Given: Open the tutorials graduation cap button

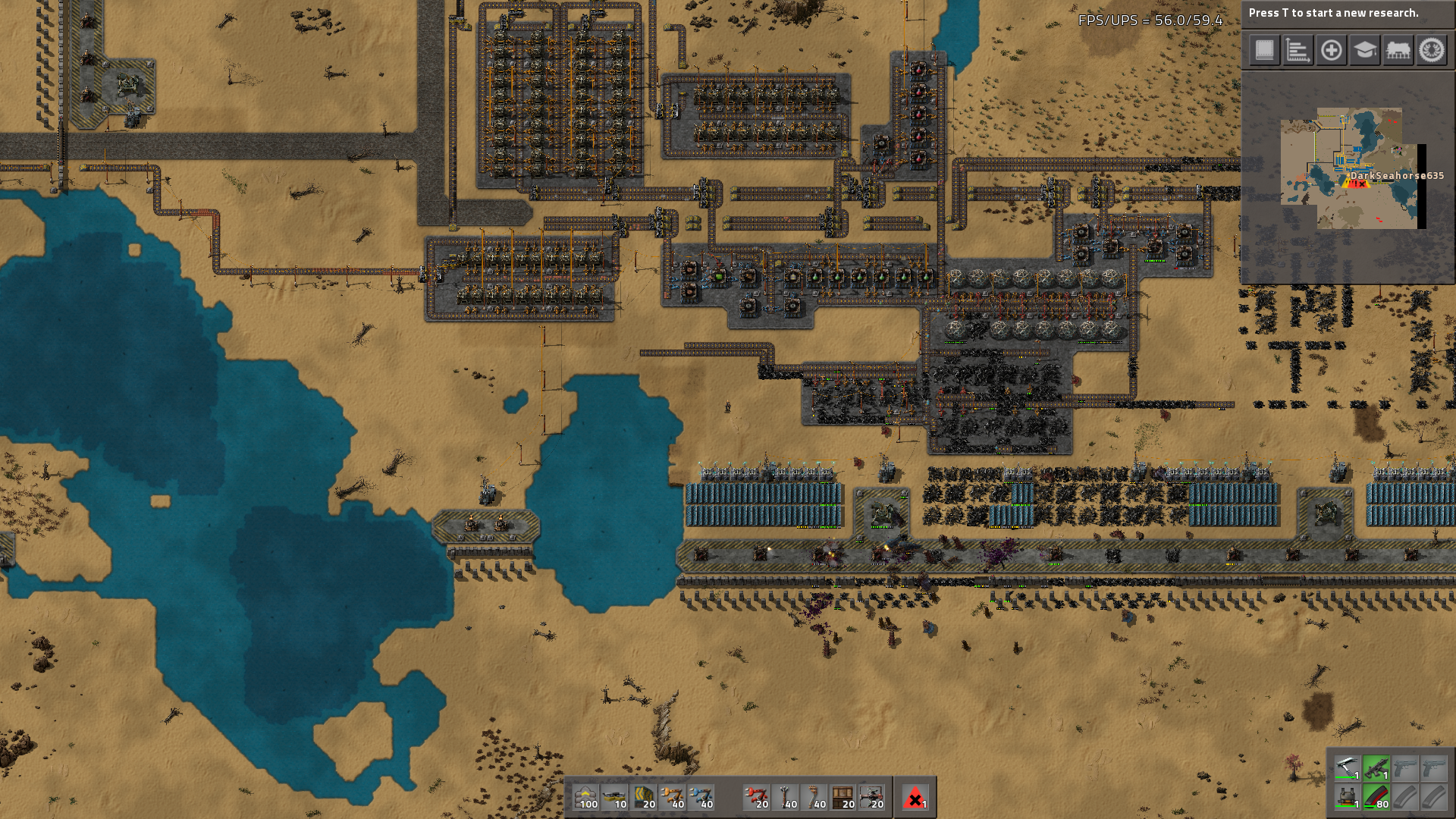Looking at the screenshot, I should [x=1364, y=51].
